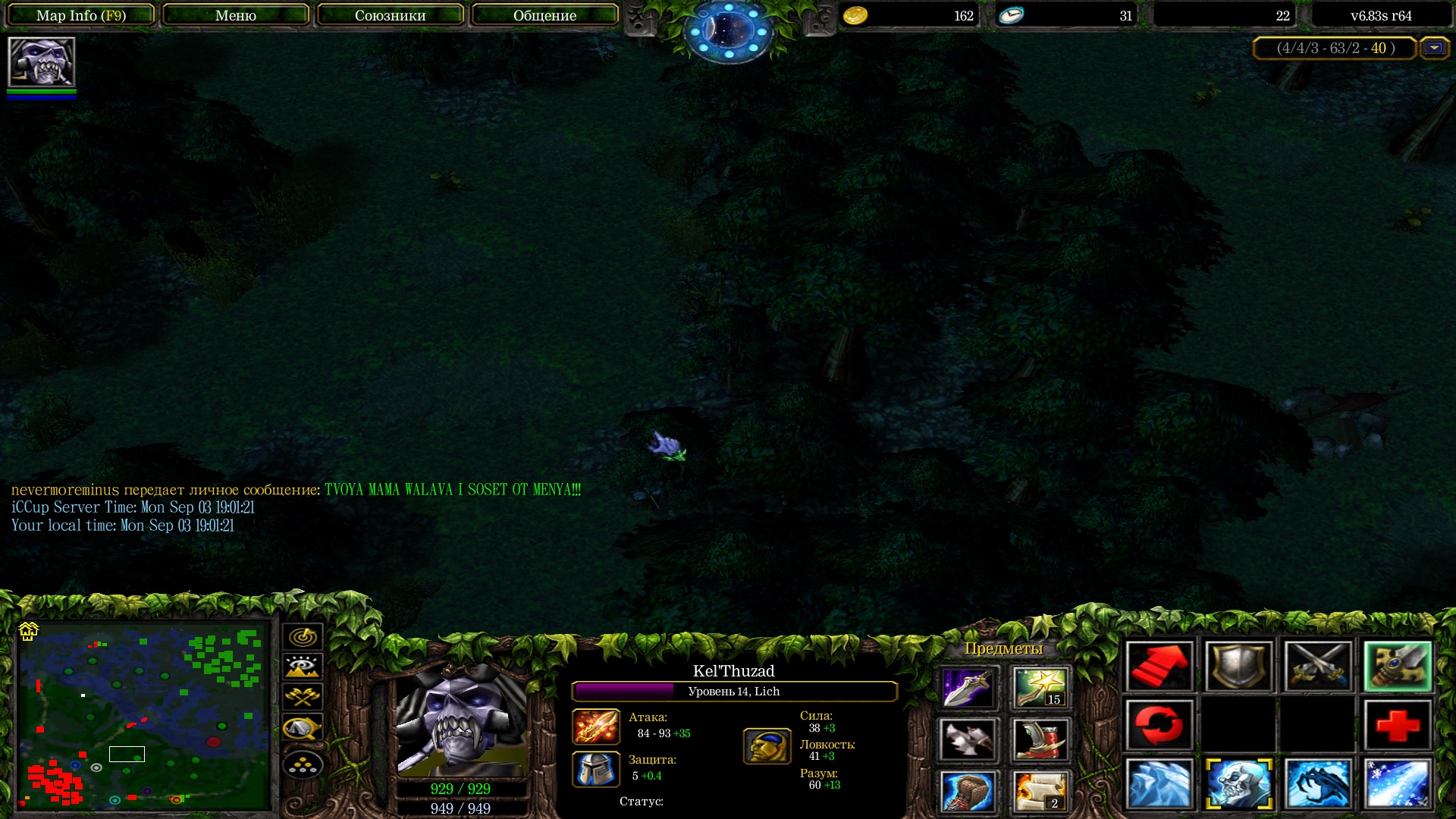Open the Союзники allies menu
Viewport: 1456px width, 819px height.
(390, 15)
